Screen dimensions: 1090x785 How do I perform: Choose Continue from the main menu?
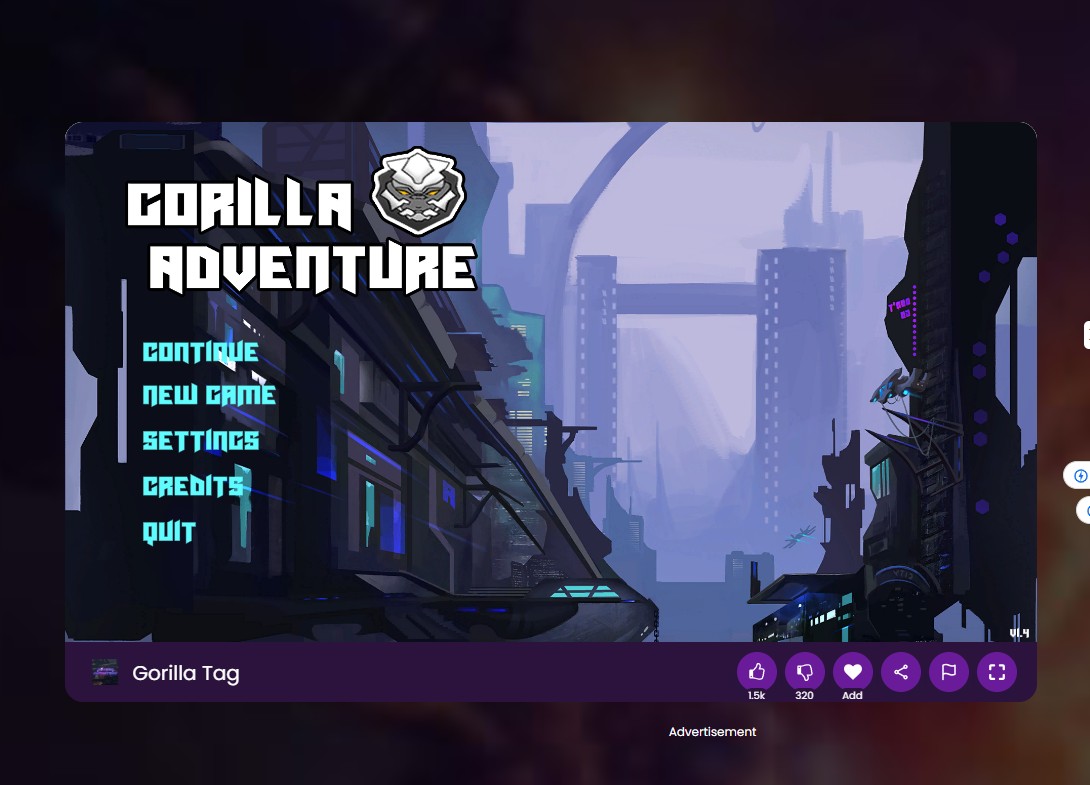(x=200, y=352)
